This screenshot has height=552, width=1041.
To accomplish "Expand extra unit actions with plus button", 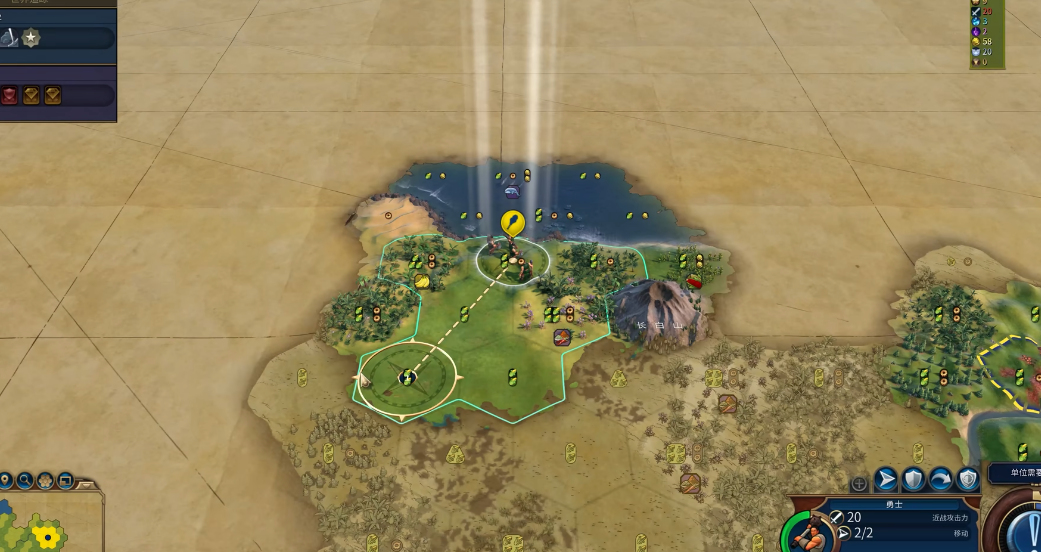I will [x=859, y=484].
